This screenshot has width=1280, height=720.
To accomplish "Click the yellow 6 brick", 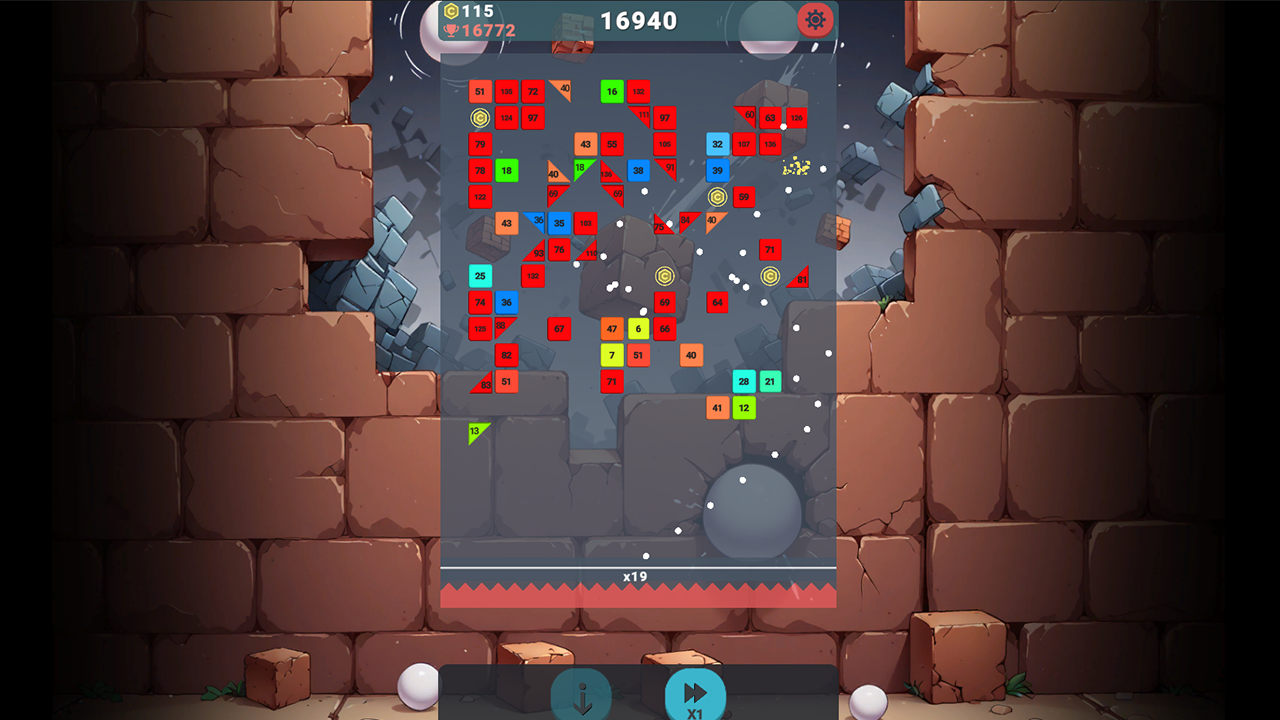I will [639, 328].
